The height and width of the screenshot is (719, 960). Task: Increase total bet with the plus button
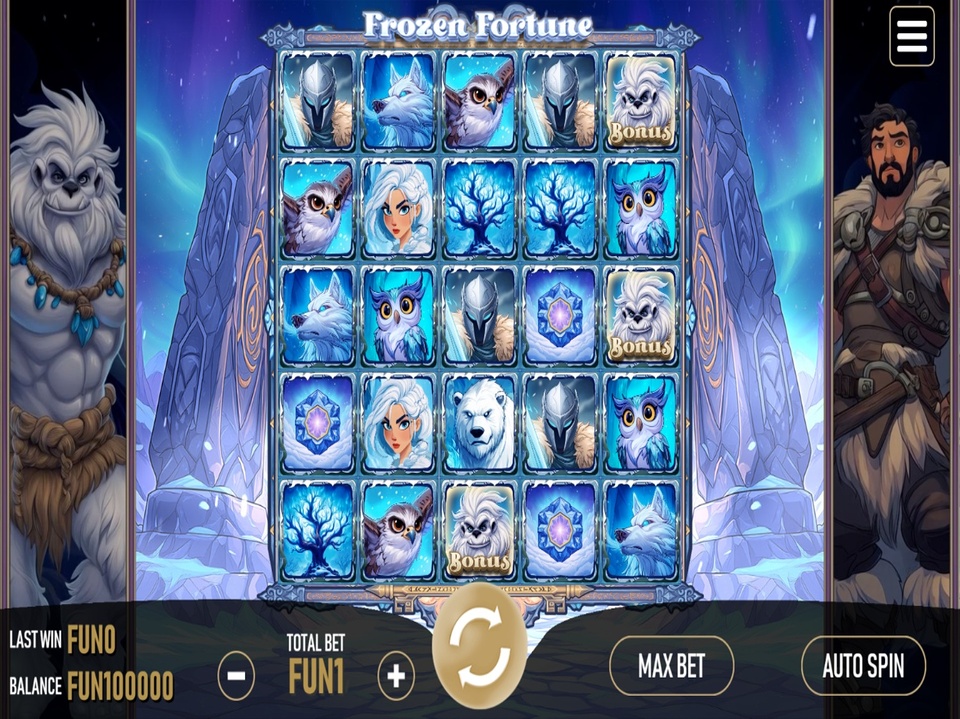pos(396,677)
